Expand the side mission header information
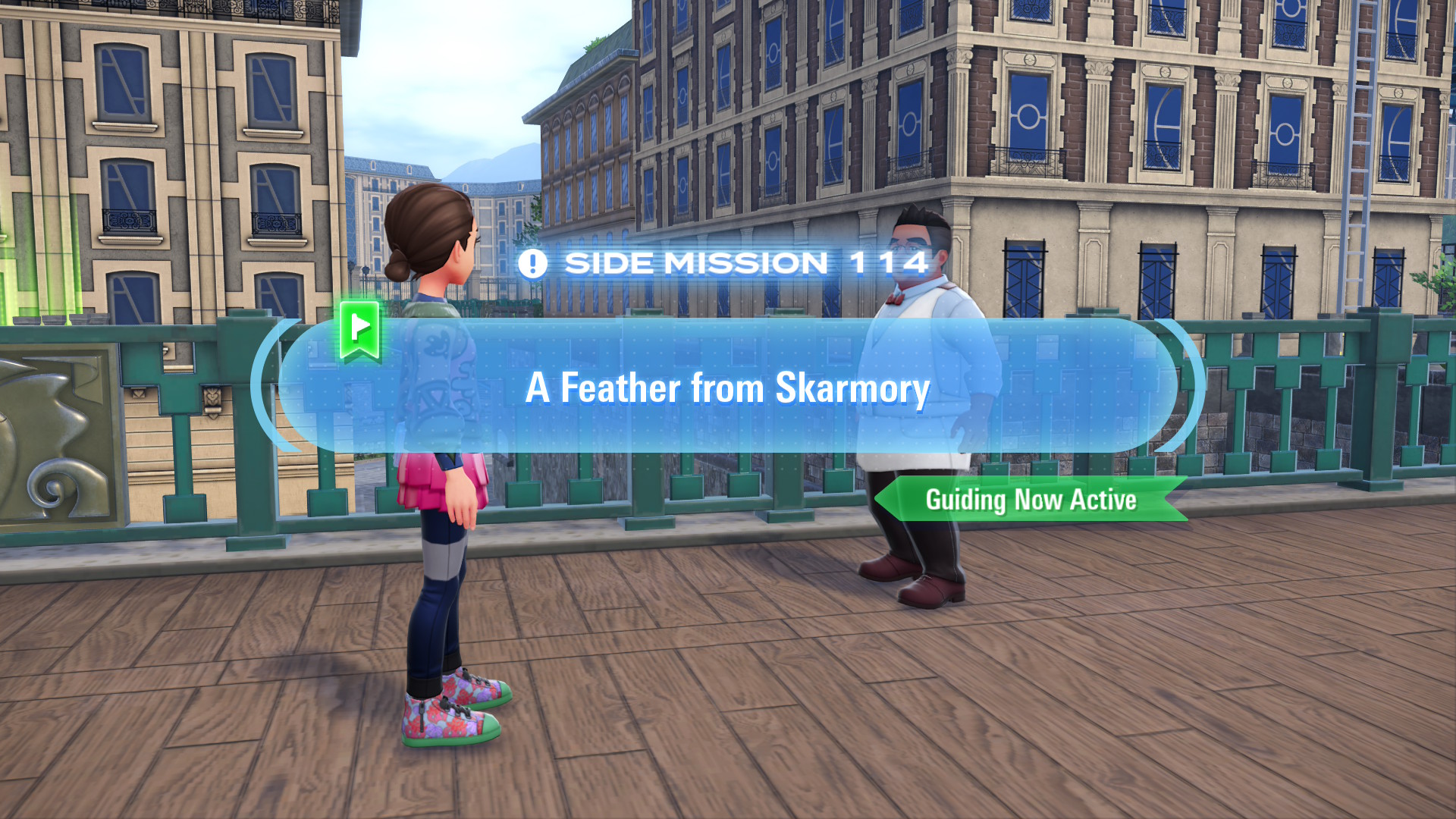This screenshot has width=1456, height=819. pyautogui.click(x=724, y=263)
